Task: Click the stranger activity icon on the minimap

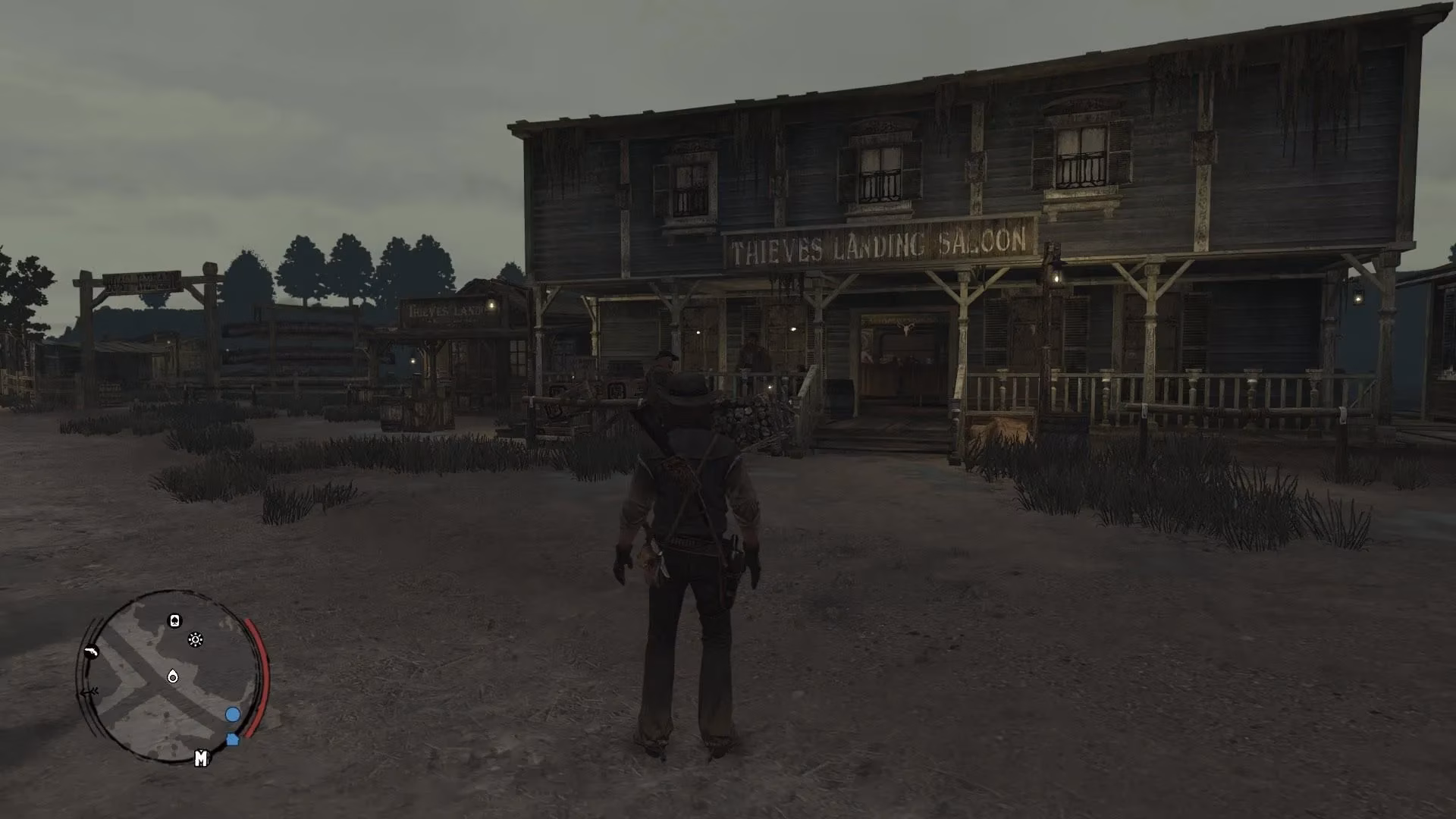Action: (195, 639)
